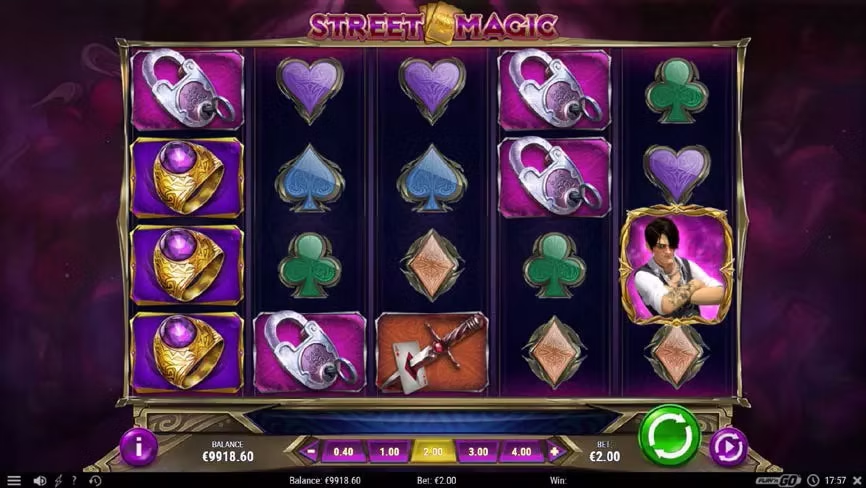Image resolution: width=866 pixels, height=488 pixels.
Task: Open the hamburger menu in the bottom bar
Action: click(13, 480)
